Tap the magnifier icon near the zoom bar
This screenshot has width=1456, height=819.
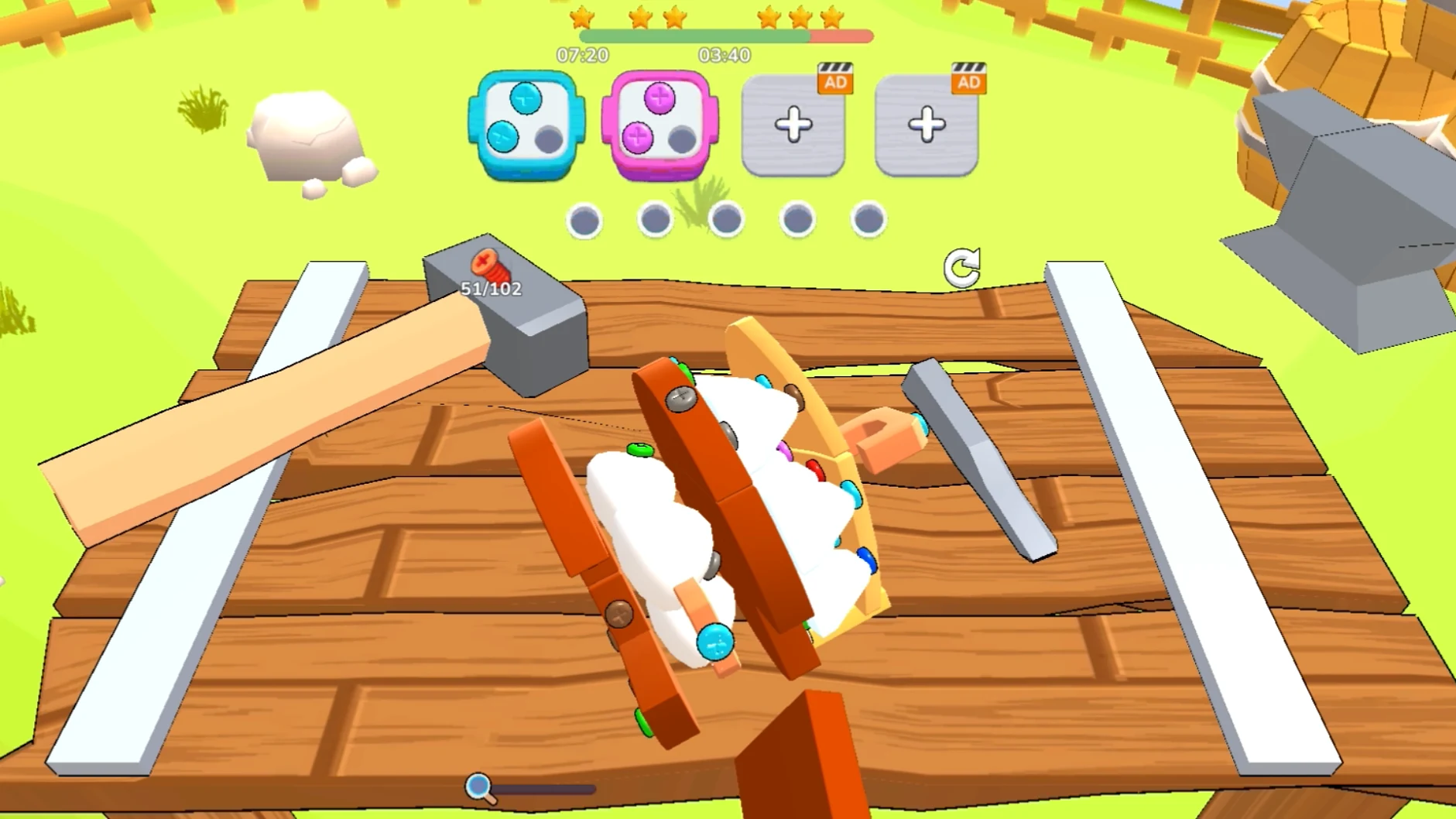pos(478,786)
